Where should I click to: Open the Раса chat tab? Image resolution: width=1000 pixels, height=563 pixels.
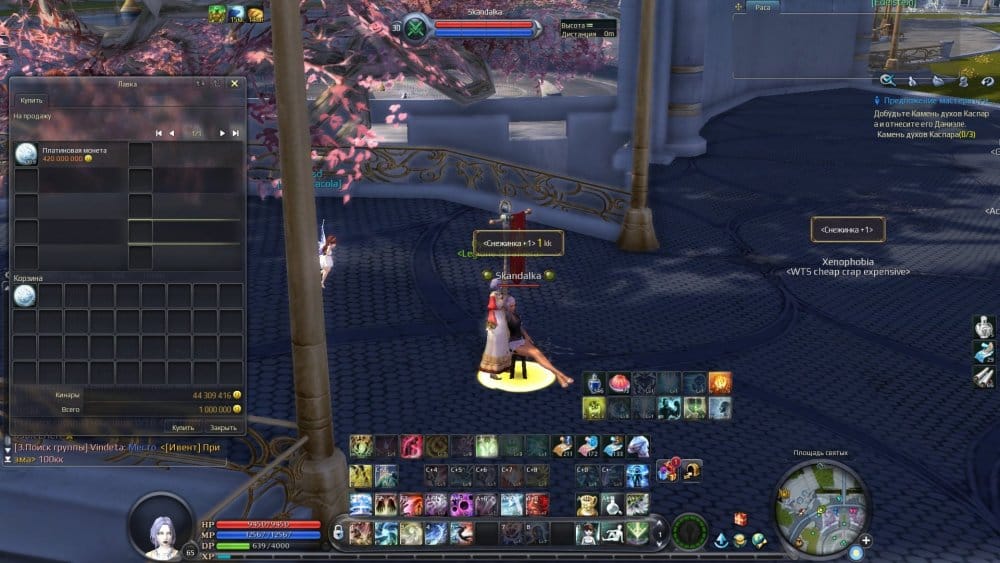tap(762, 7)
